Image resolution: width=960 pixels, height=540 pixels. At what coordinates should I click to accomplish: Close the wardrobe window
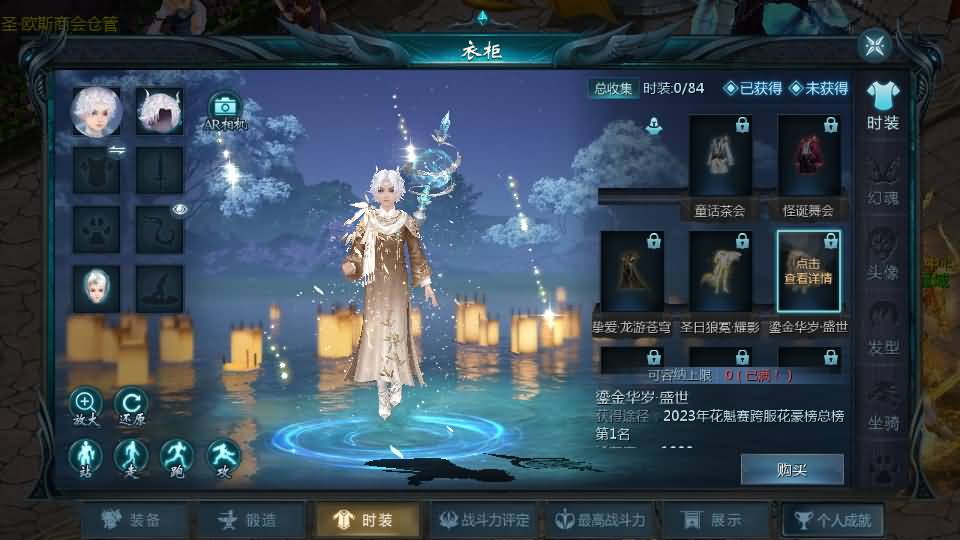point(875,45)
